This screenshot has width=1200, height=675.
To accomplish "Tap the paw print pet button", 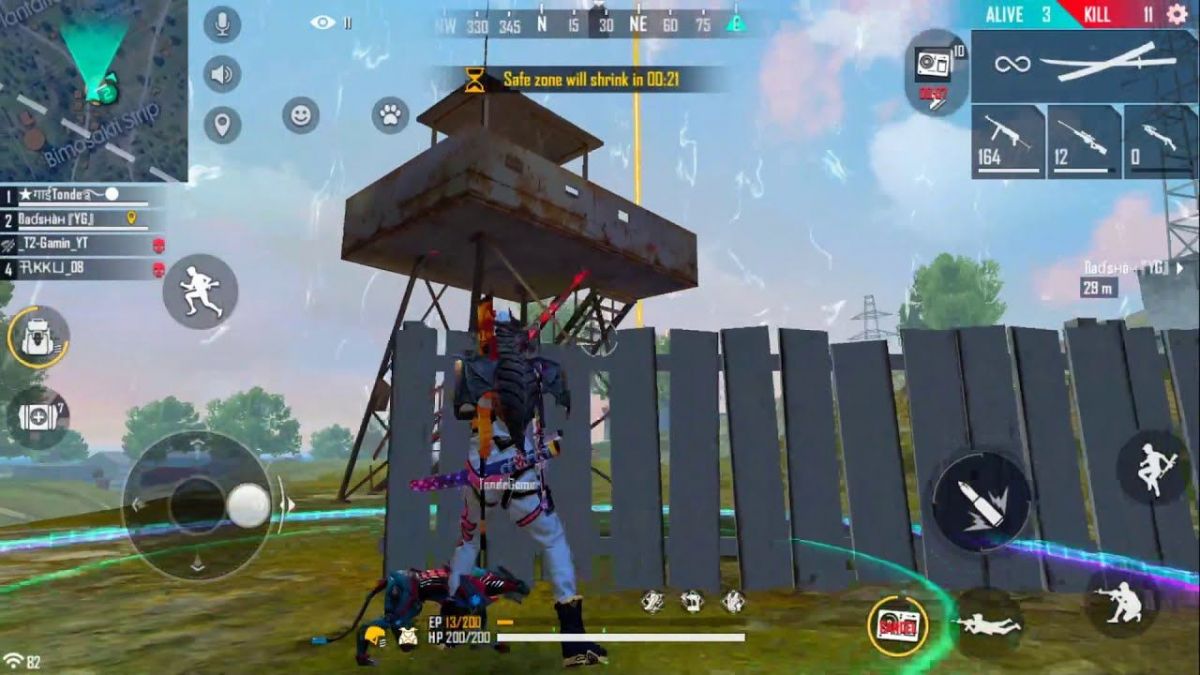I will [x=390, y=115].
